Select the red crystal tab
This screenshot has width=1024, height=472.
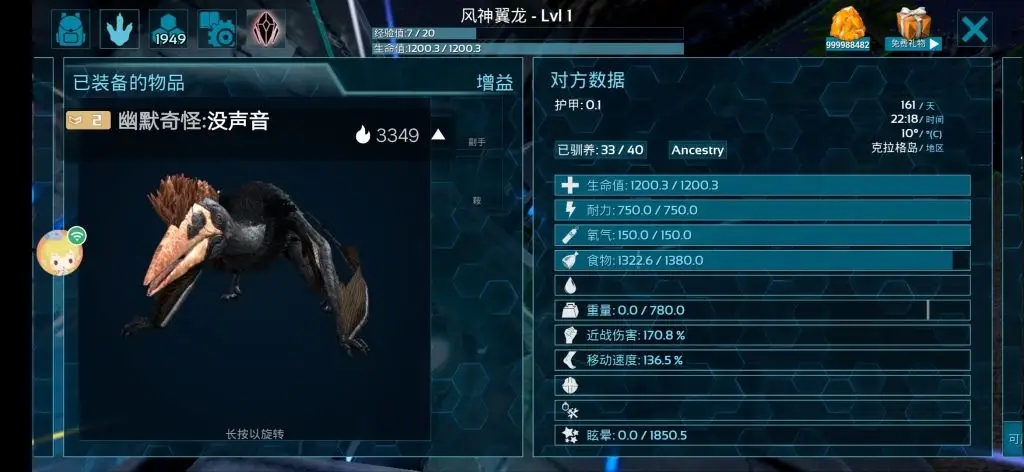[266, 29]
